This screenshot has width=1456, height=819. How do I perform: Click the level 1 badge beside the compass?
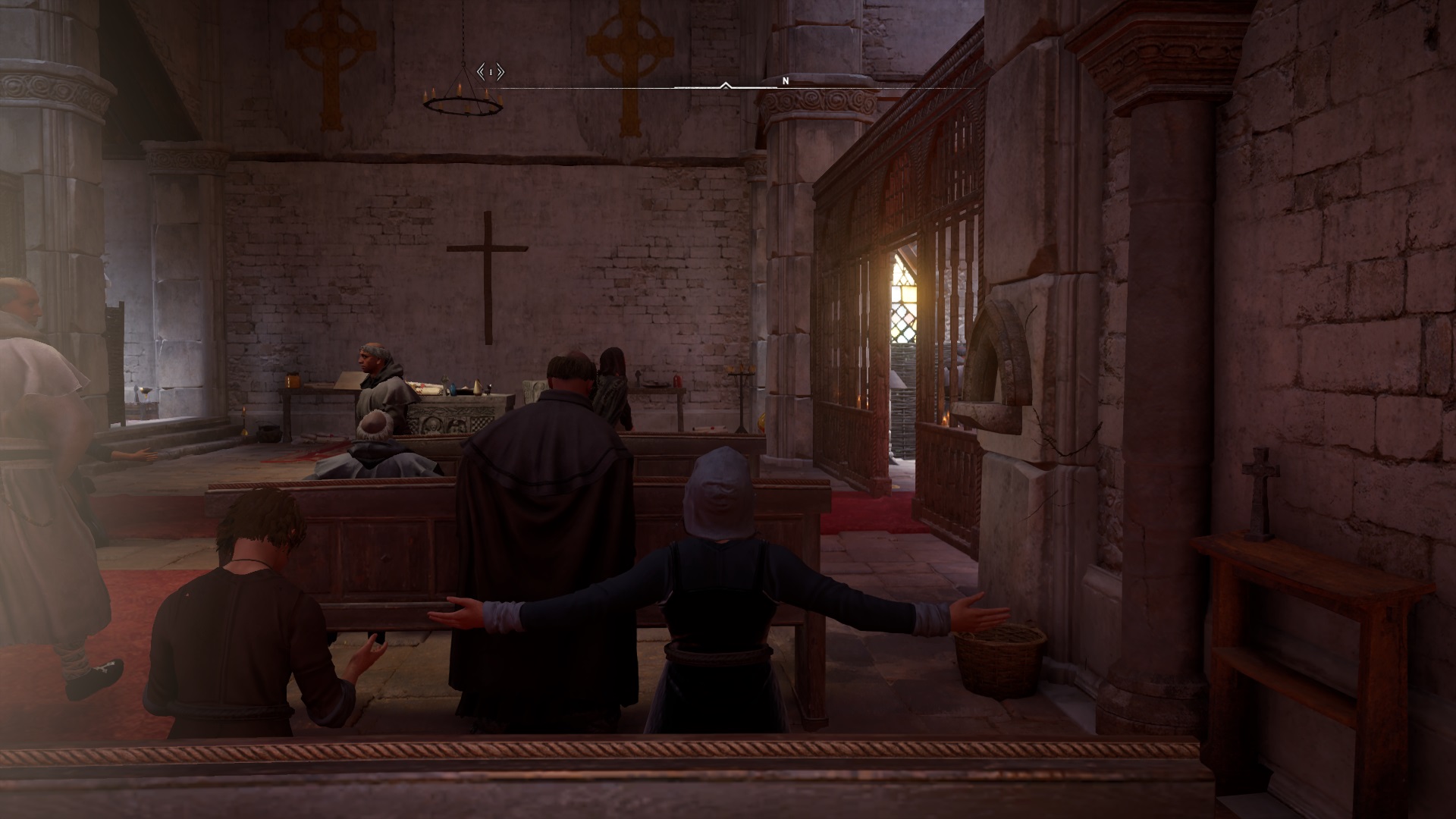click(x=491, y=72)
